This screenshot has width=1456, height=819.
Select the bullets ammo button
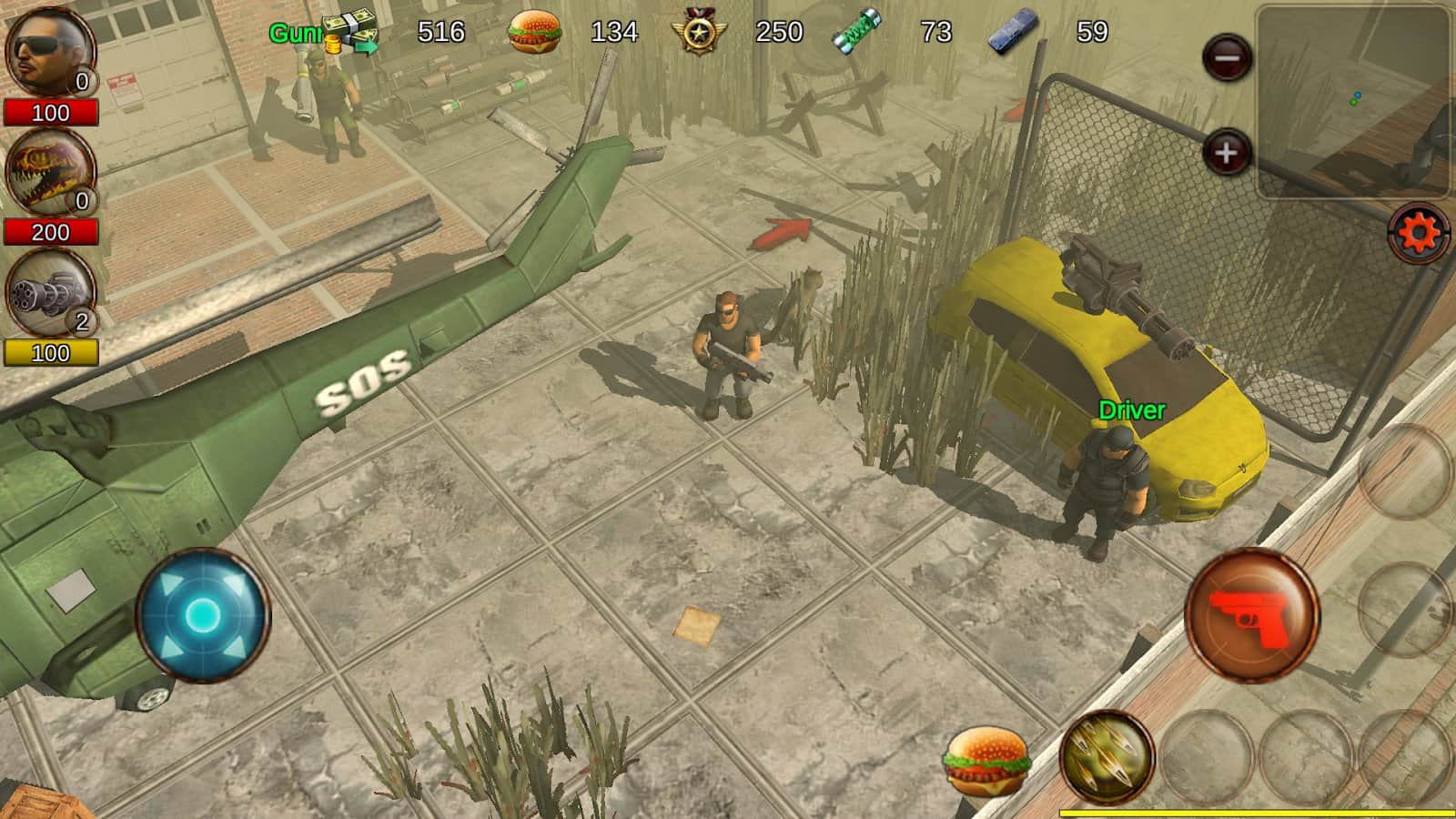(x=1107, y=757)
